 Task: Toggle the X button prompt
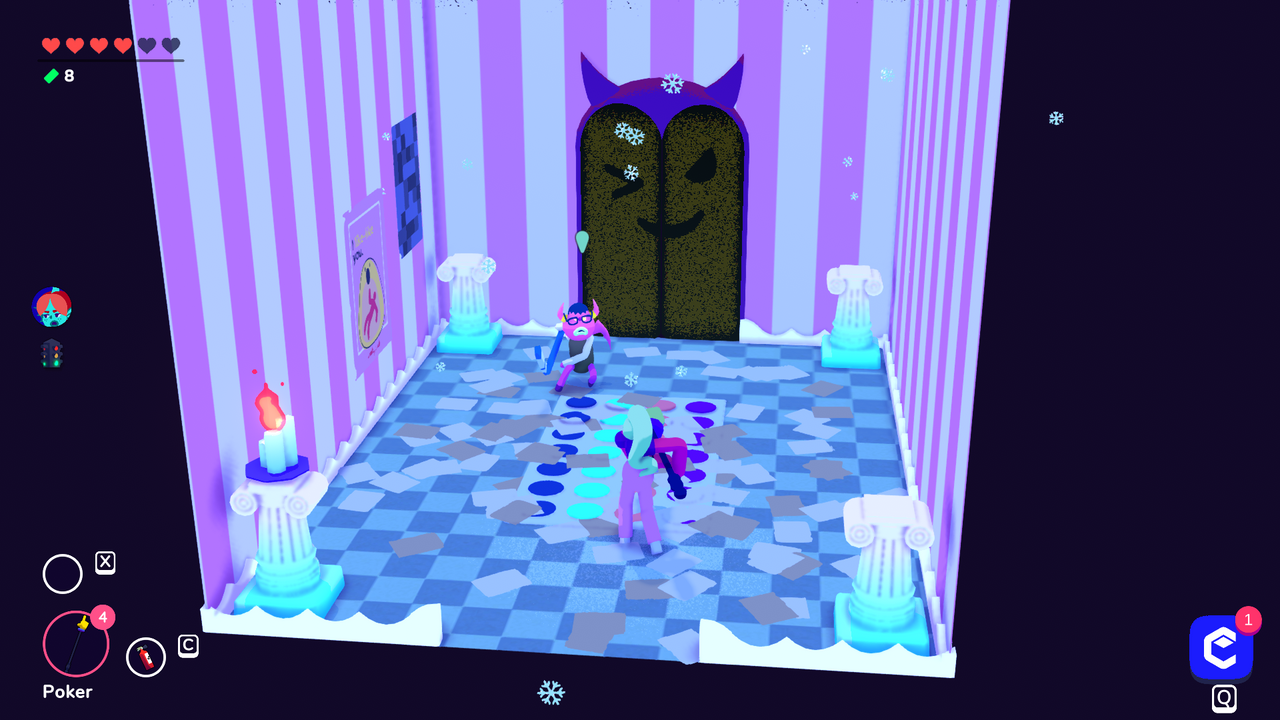pos(107,561)
